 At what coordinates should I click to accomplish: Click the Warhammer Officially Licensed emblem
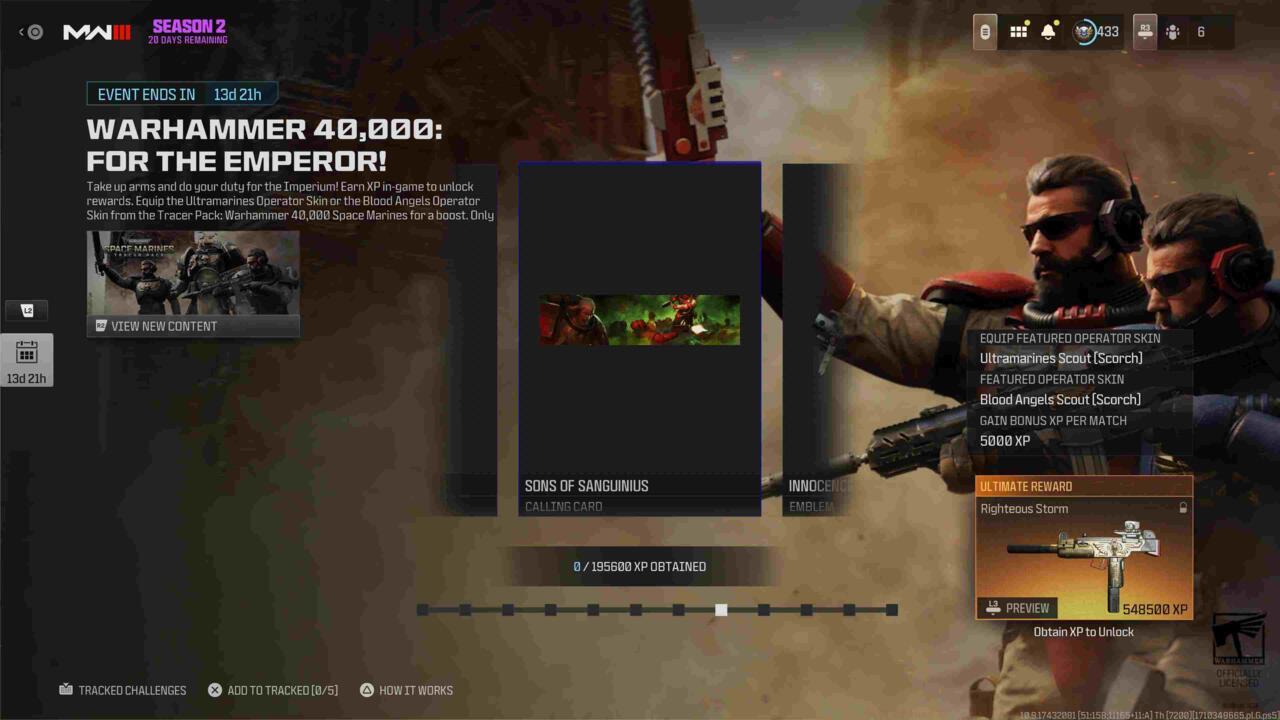click(1240, 650)
